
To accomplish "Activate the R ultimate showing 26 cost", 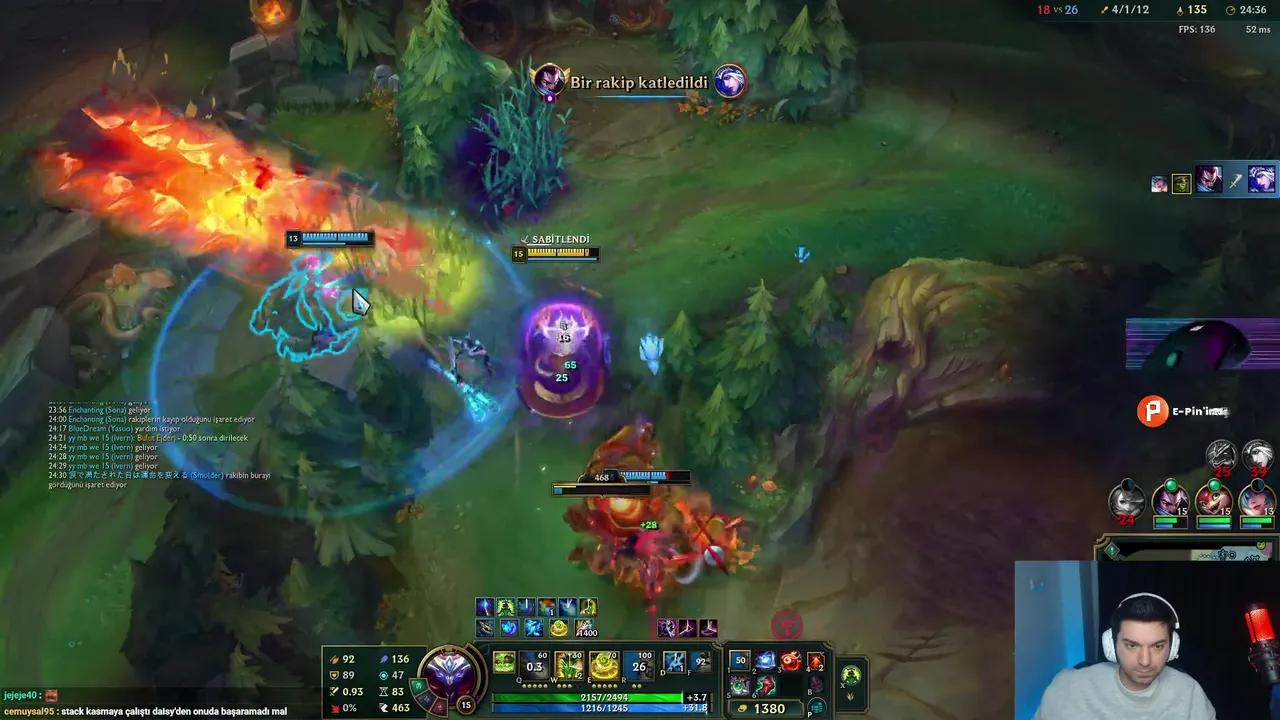I will [x=640, y=664].
